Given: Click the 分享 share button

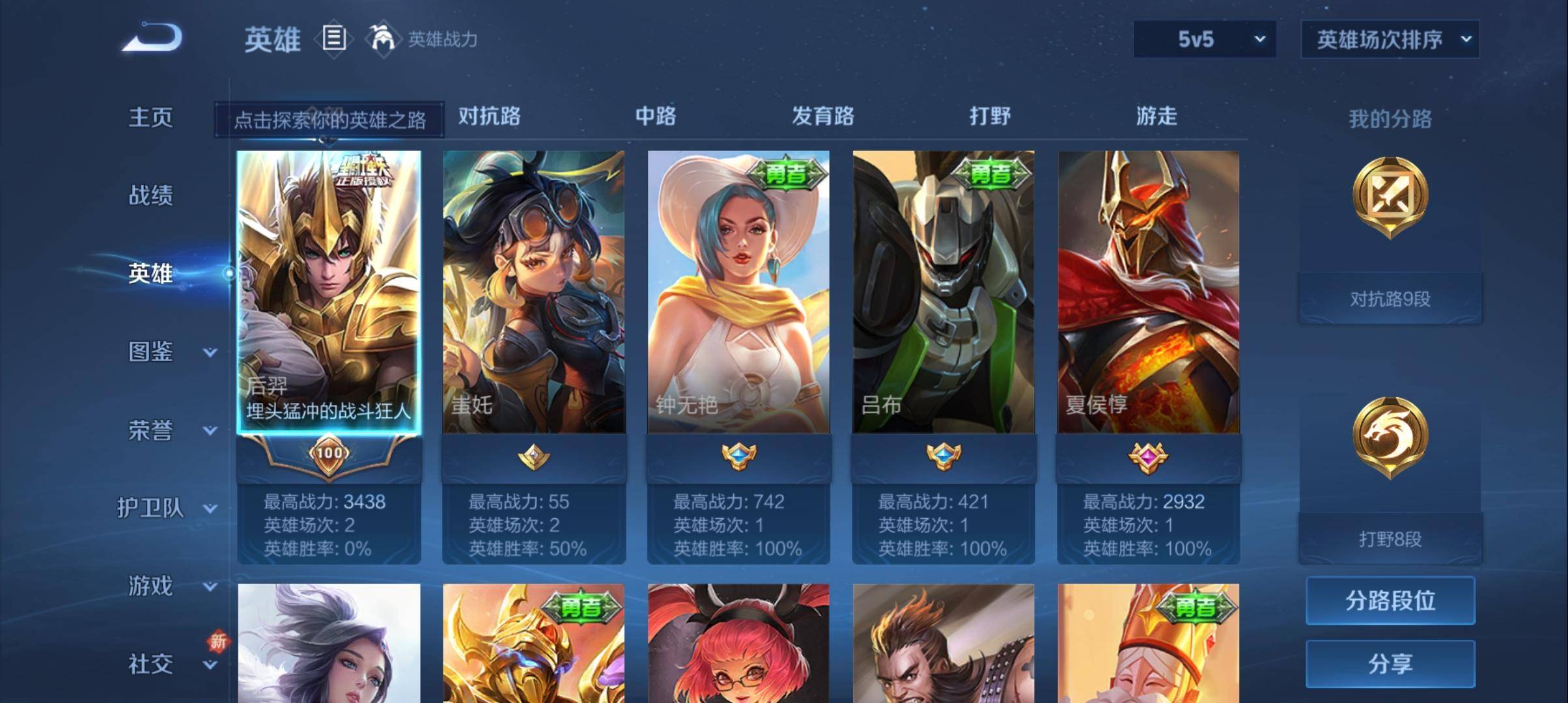Looking at the screenshot, I should pyautogui.click(x=1390, y=664).
